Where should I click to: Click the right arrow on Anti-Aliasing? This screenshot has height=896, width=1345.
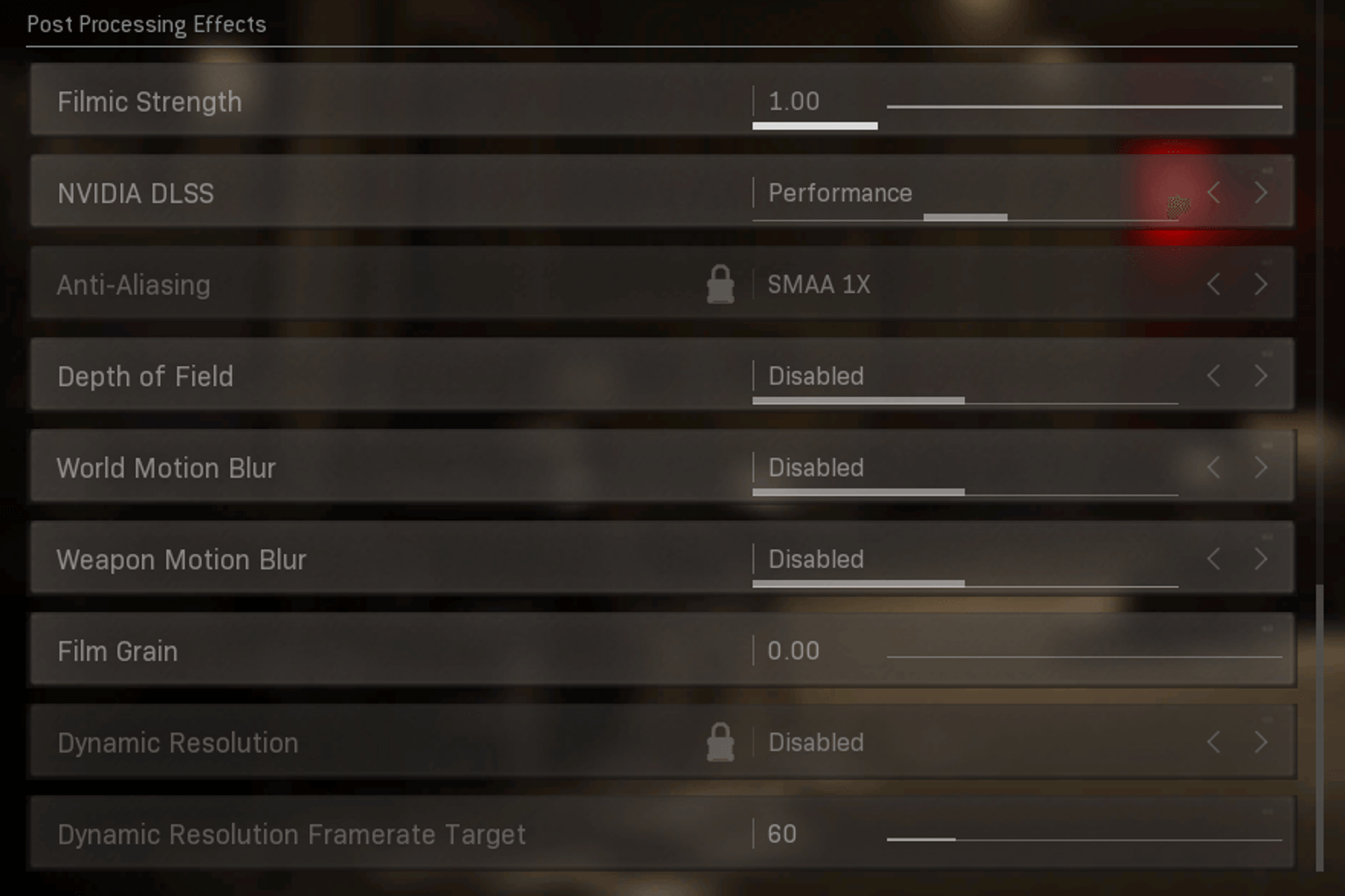[1261, 284]
